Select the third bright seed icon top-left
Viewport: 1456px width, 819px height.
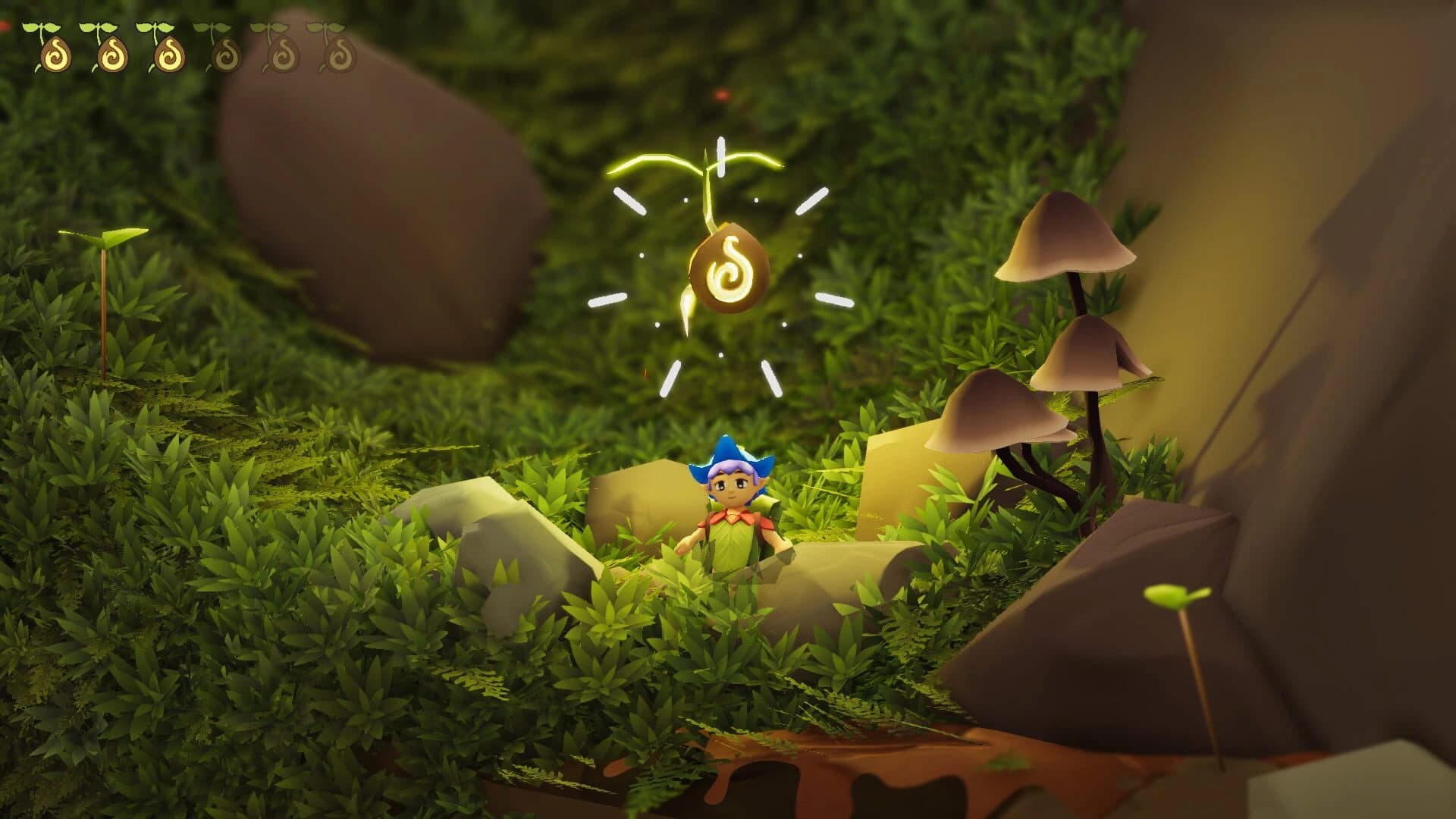(168, 53)
